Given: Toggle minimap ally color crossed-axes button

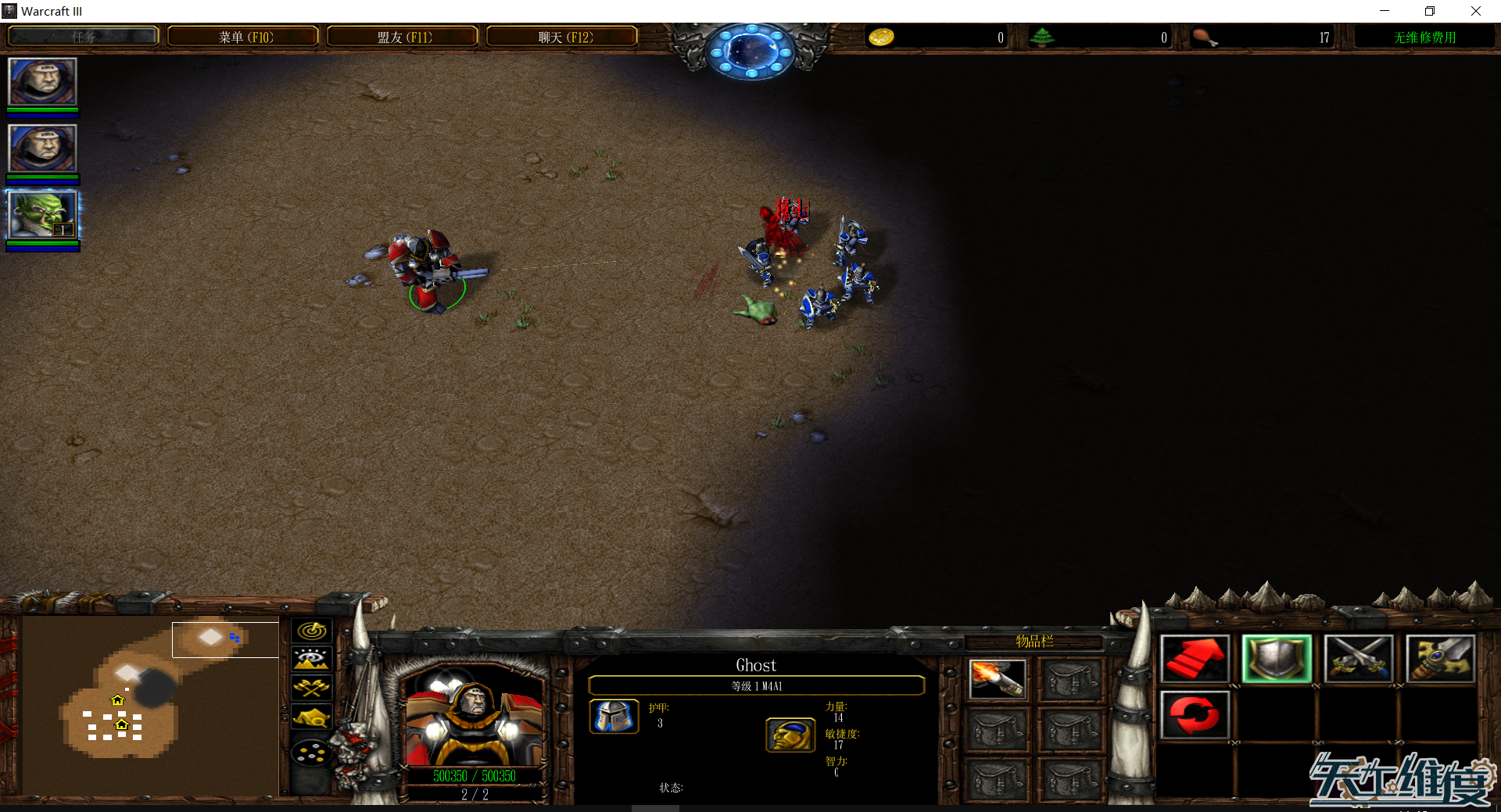Looking at the screenshot, I should 312,688.
